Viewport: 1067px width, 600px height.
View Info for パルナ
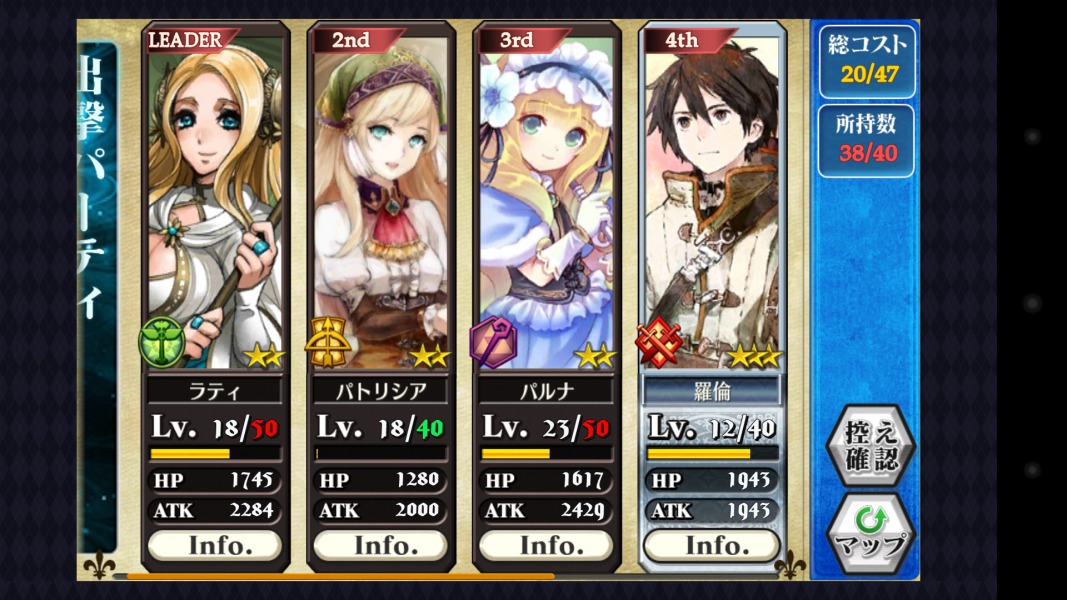[x=547, y=545]
